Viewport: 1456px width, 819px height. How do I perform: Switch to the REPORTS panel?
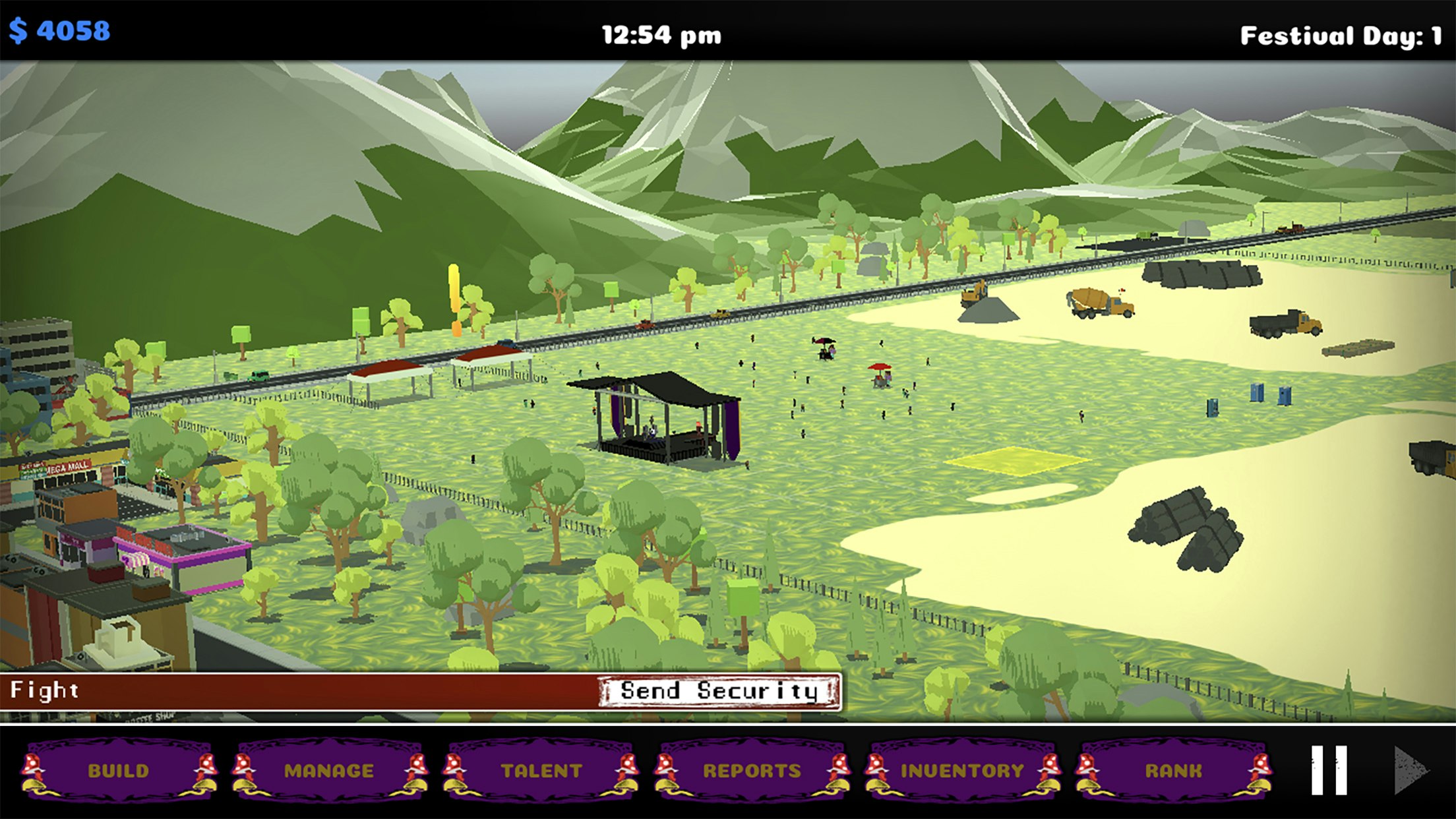pos(752,769)
